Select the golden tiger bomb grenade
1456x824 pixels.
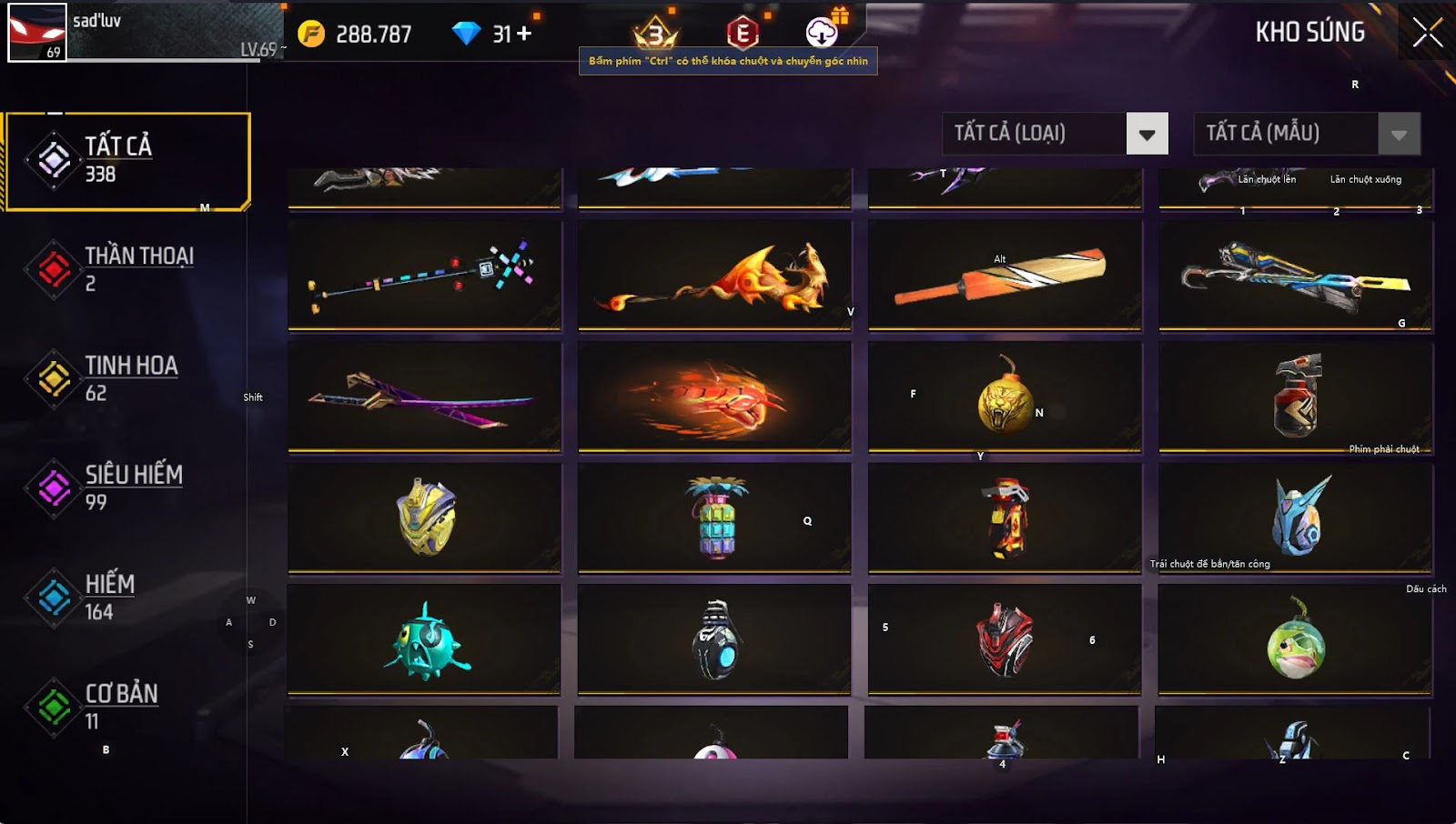pyautogui.click(x=1005, y=397)
